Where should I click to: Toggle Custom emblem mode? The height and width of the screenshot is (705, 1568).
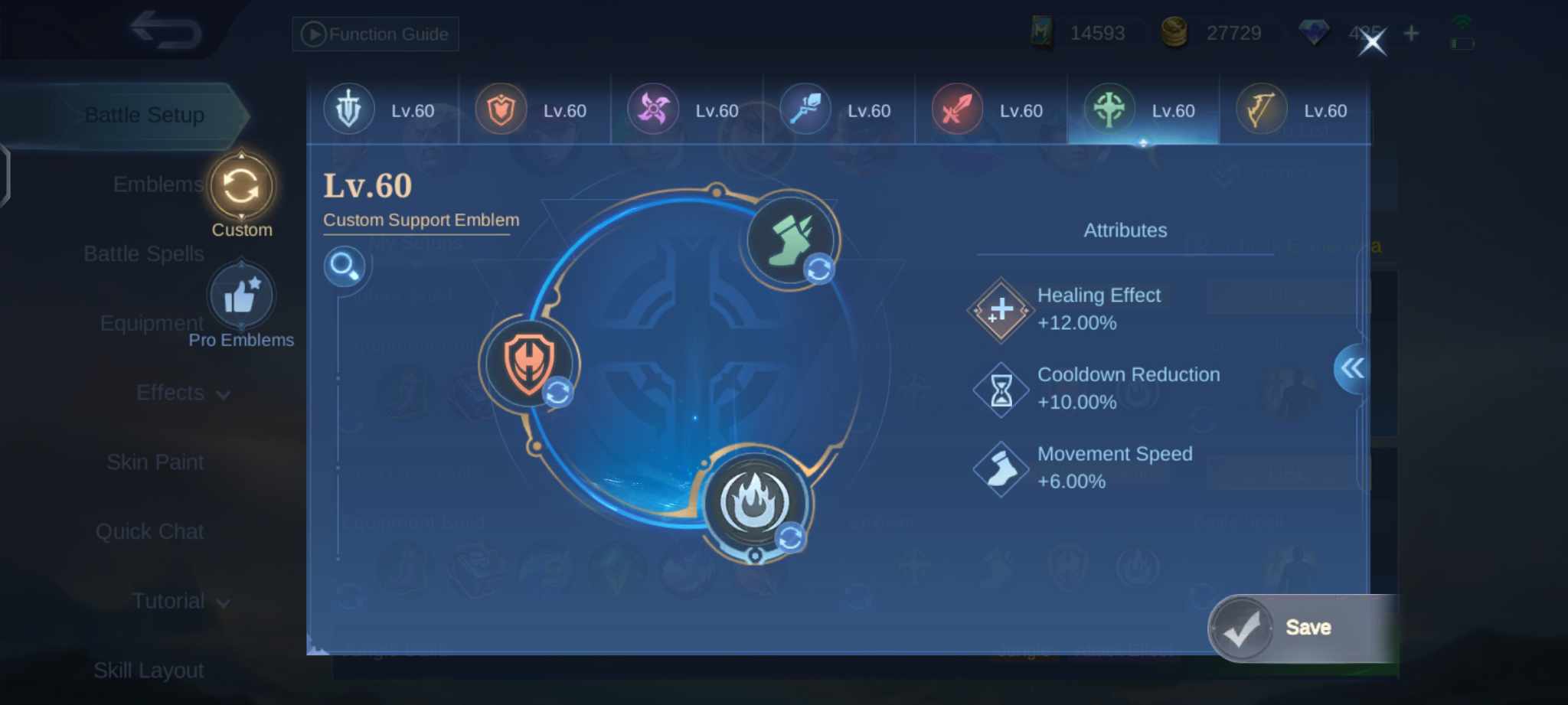(242, 186)
